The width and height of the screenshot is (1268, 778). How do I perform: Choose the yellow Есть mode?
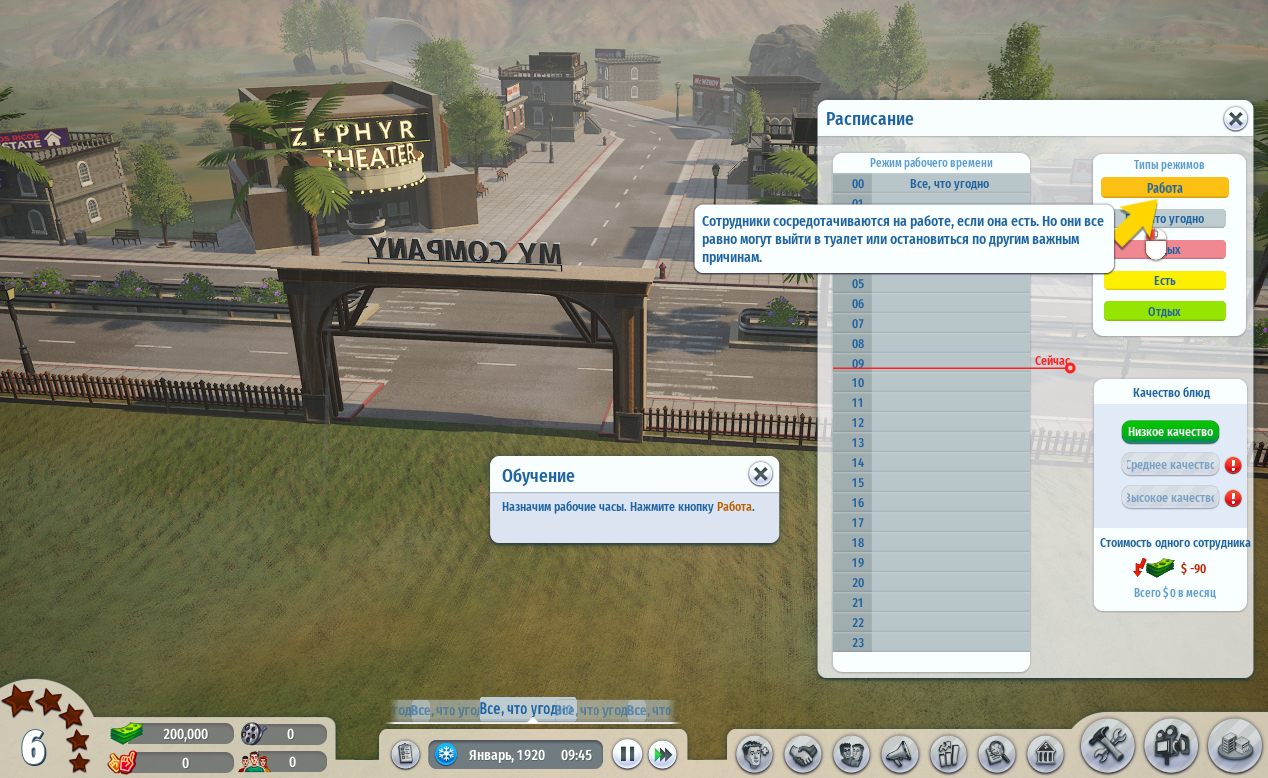tap(1164, 281)
